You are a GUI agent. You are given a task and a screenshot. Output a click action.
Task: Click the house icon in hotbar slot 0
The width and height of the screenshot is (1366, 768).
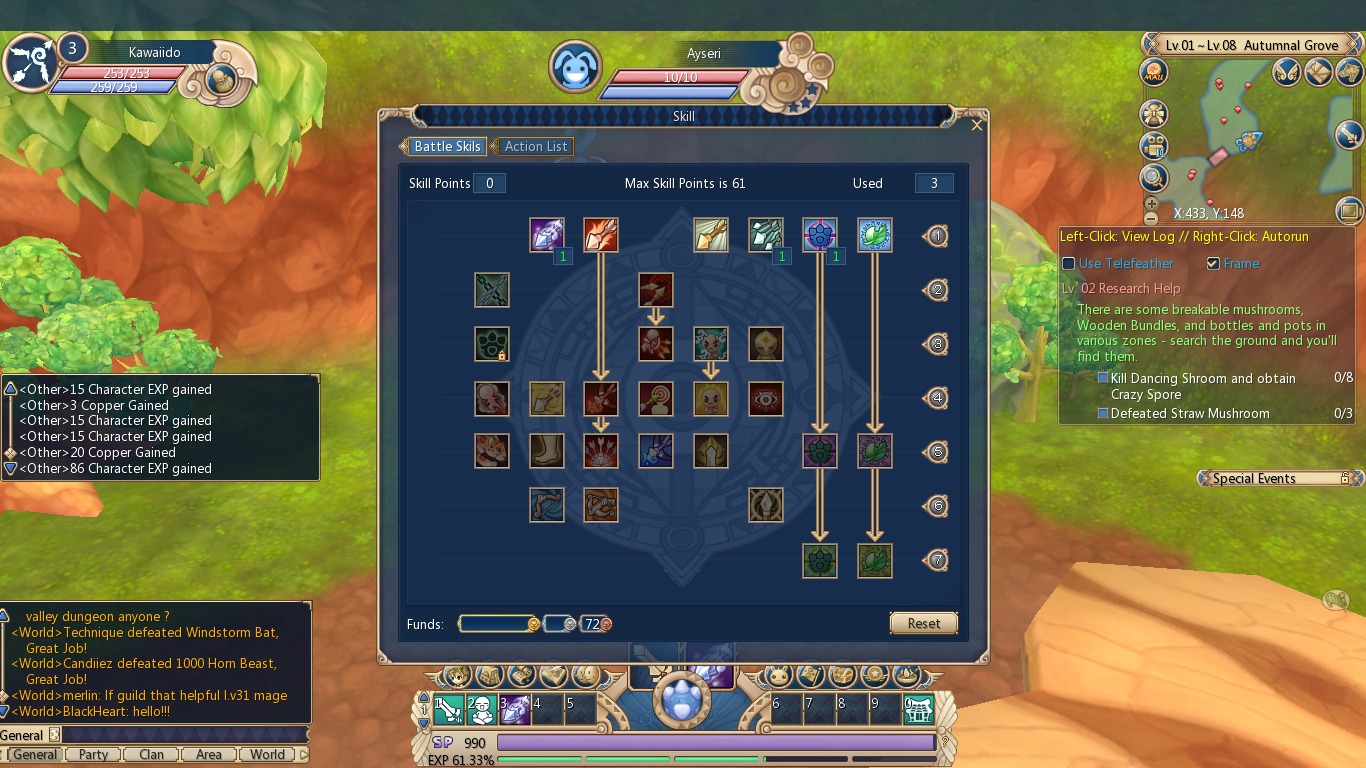click(x=919, y=708)
